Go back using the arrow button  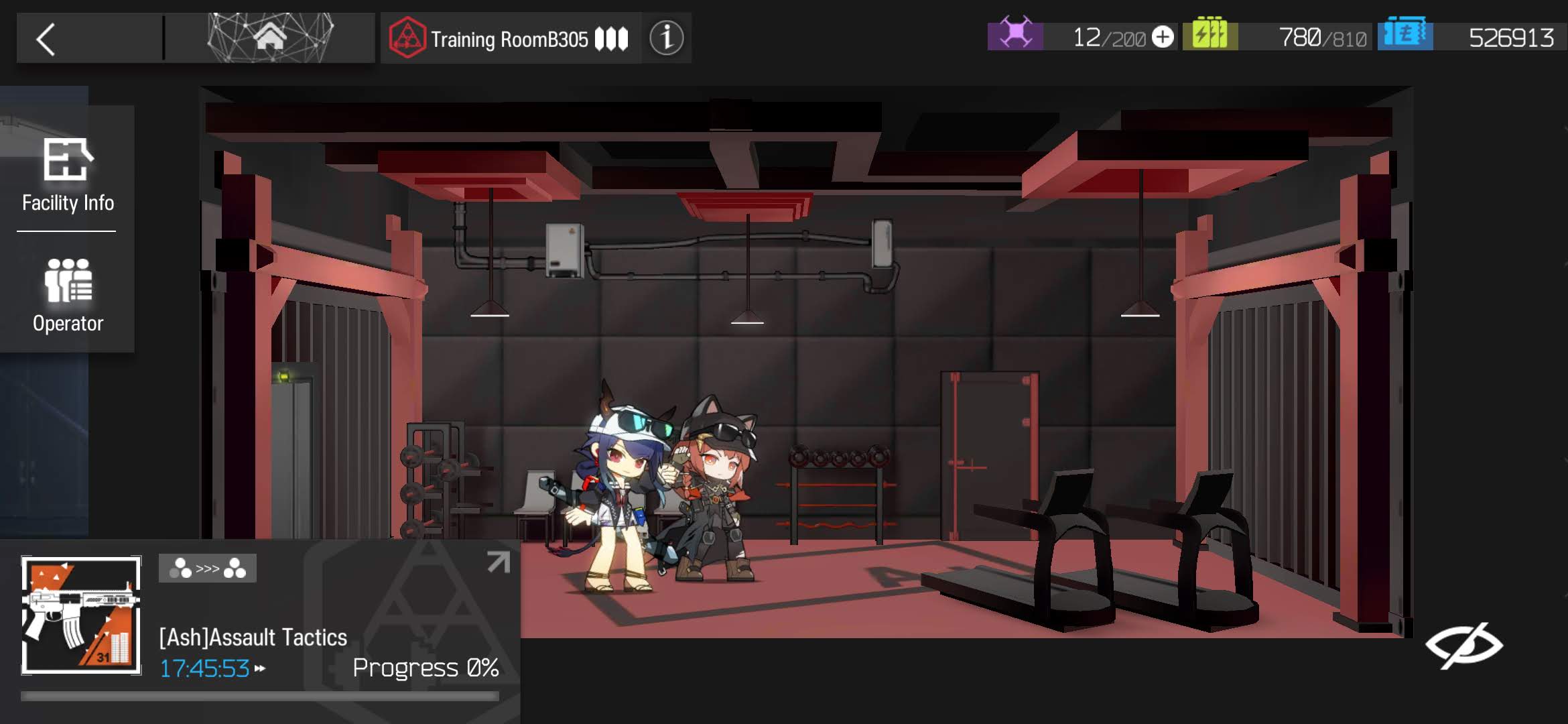46,40
